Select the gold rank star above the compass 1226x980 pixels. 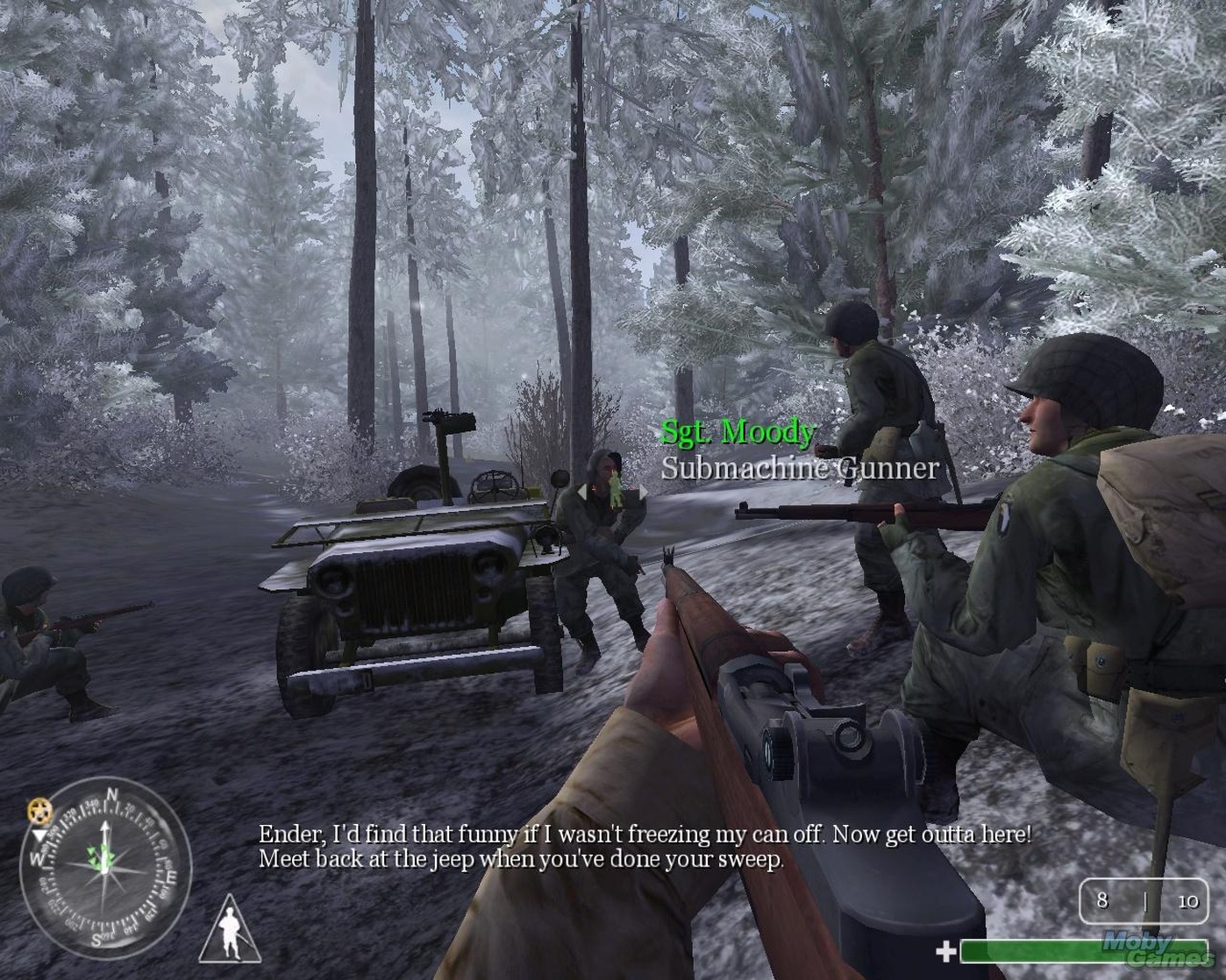click(x=39, y=812)
